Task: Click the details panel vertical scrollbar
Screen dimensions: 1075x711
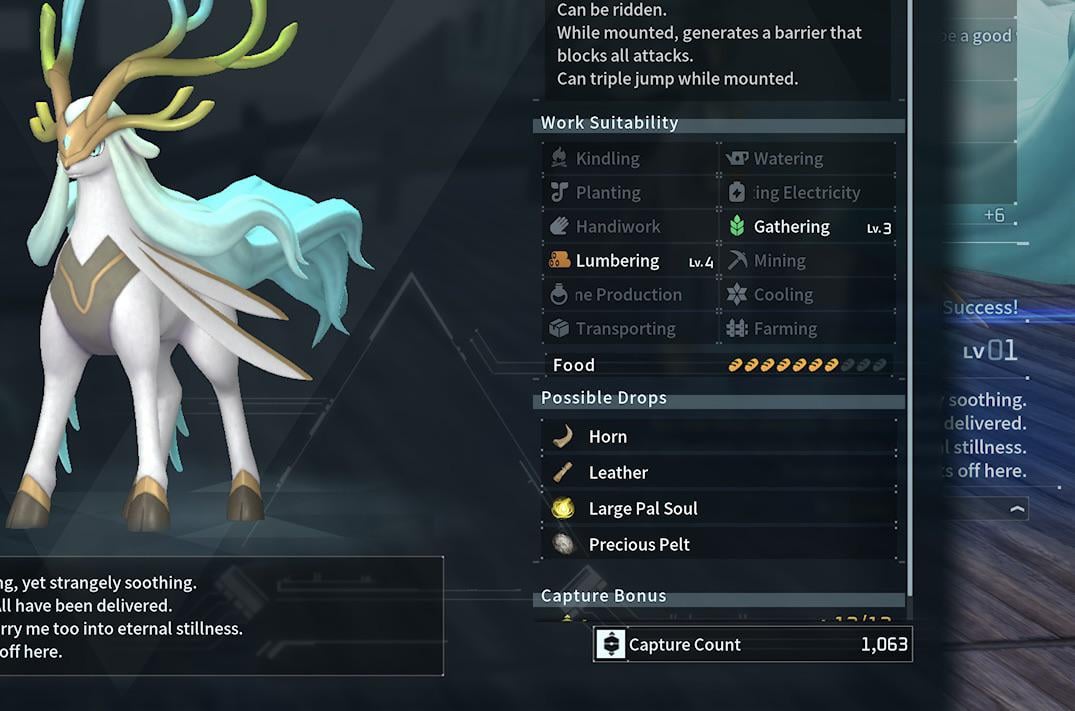Action: [x=910, y=300]
